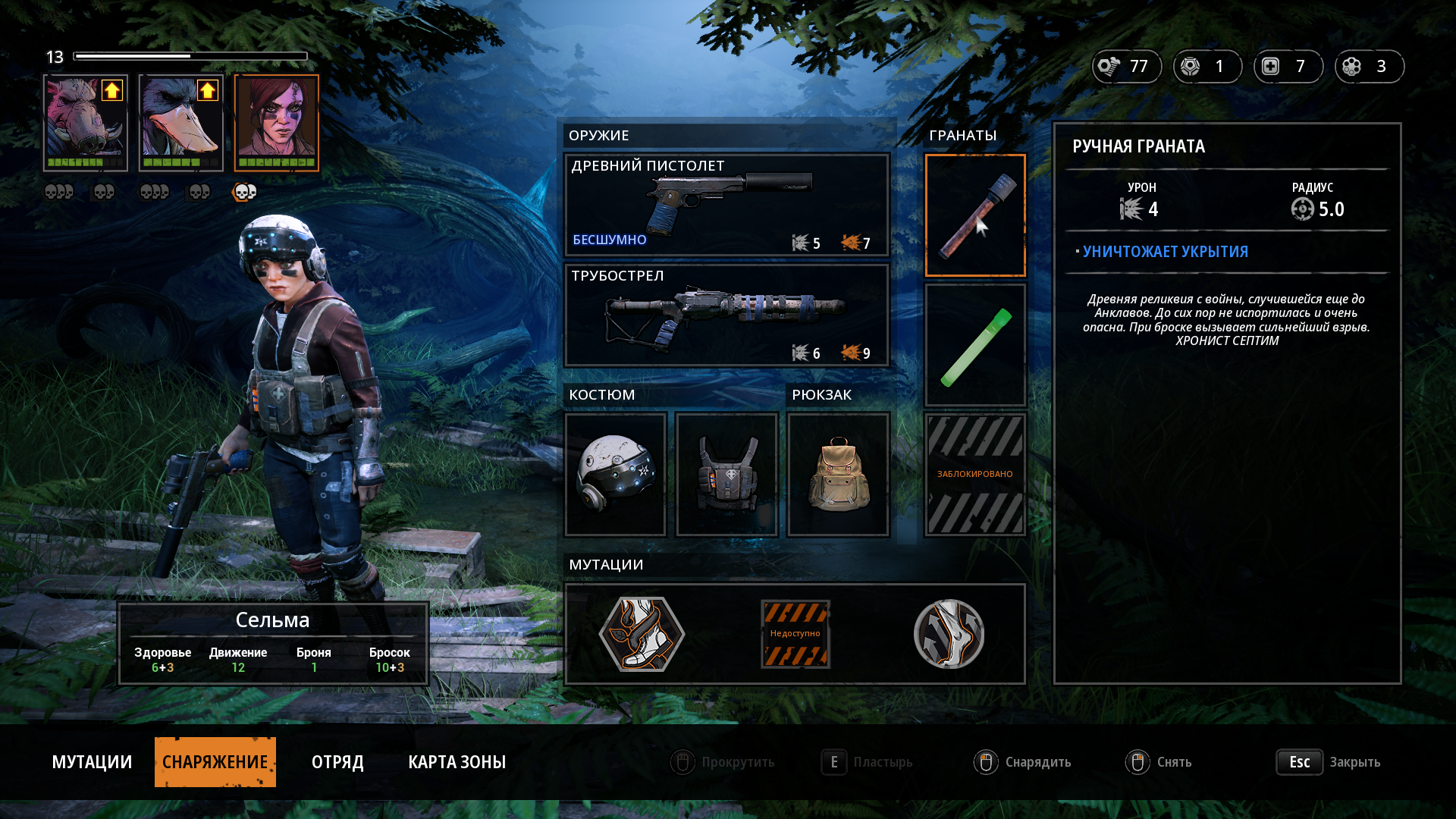Screen dimensions: 1456x819
Task: Choose the duck character portrait
Action: pos(181,122)
